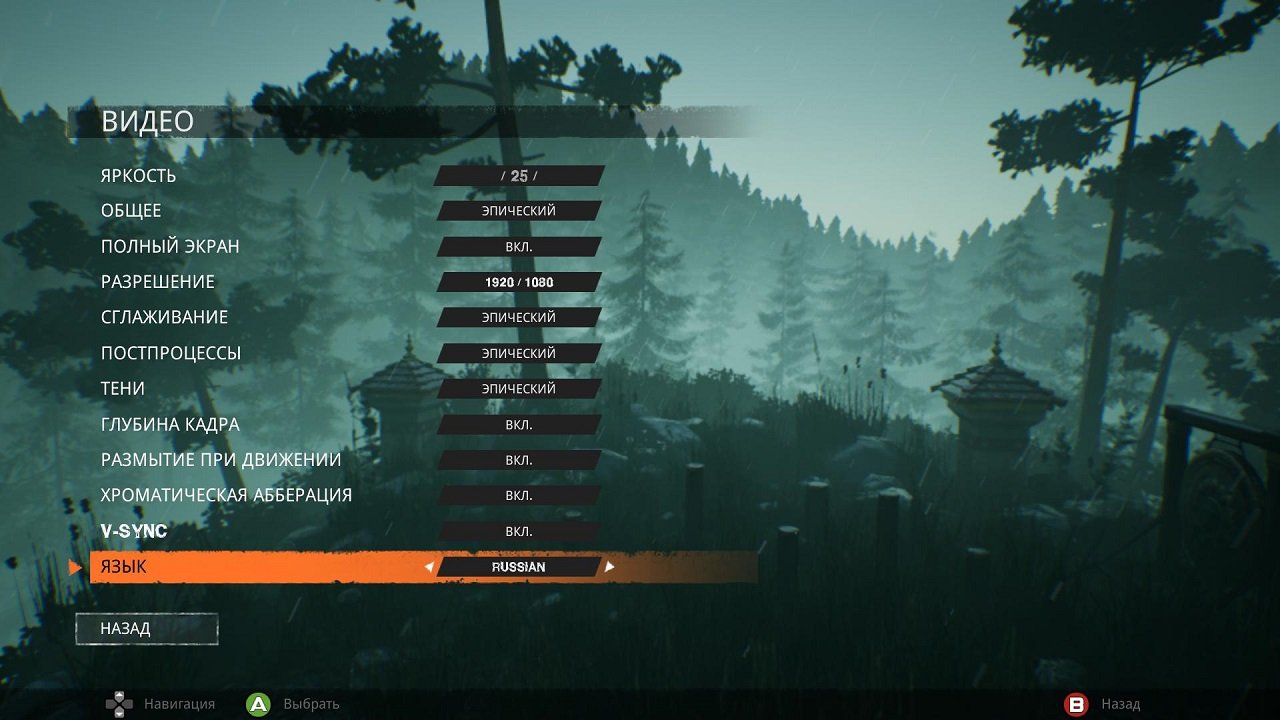Screen dimensions: 1280x720
Task: Click the right arrow beside RUSSIAN language value
Action: point(610,566)
